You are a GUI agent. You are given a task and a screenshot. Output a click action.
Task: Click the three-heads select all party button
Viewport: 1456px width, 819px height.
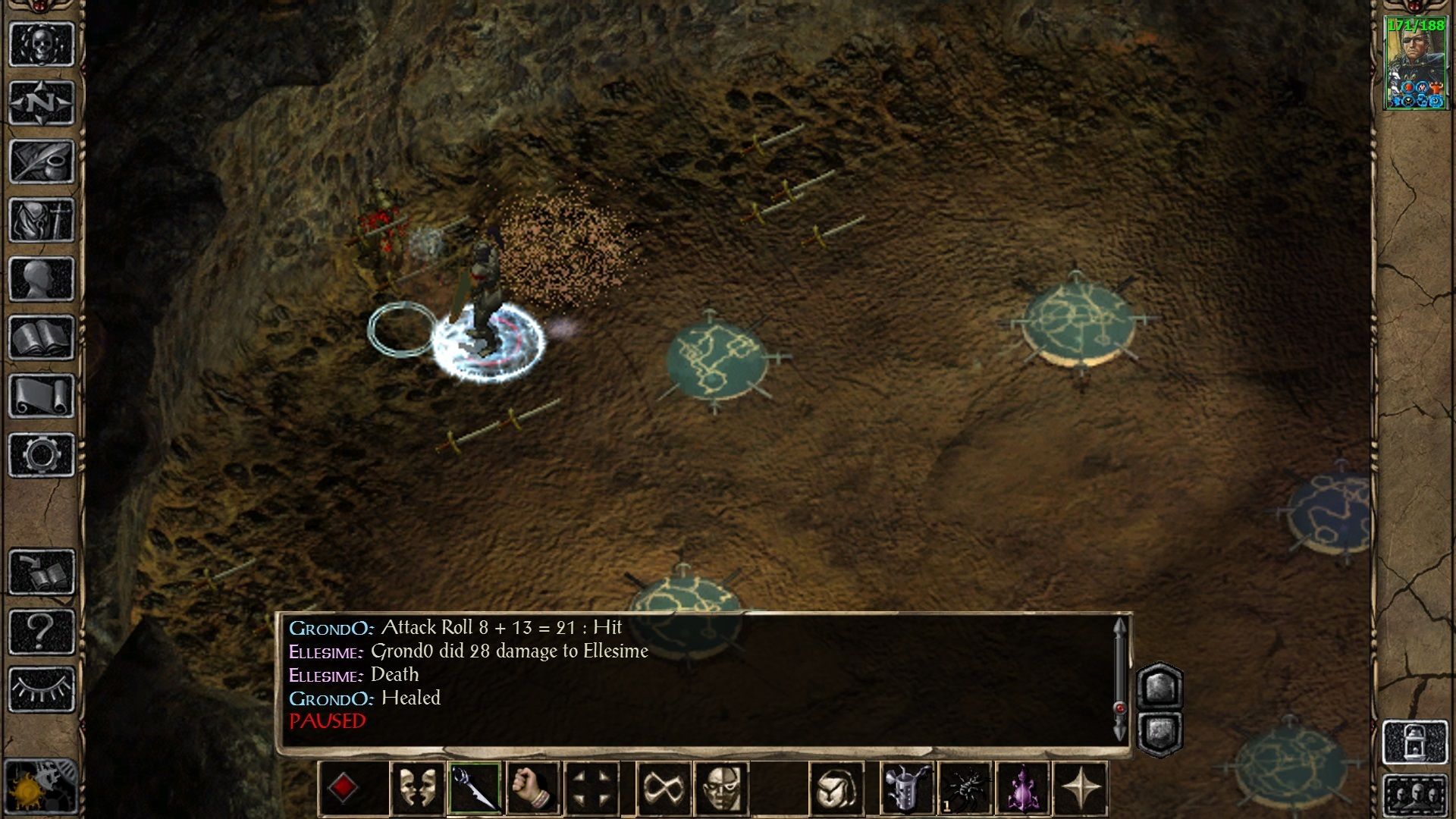click(1415, 795)
